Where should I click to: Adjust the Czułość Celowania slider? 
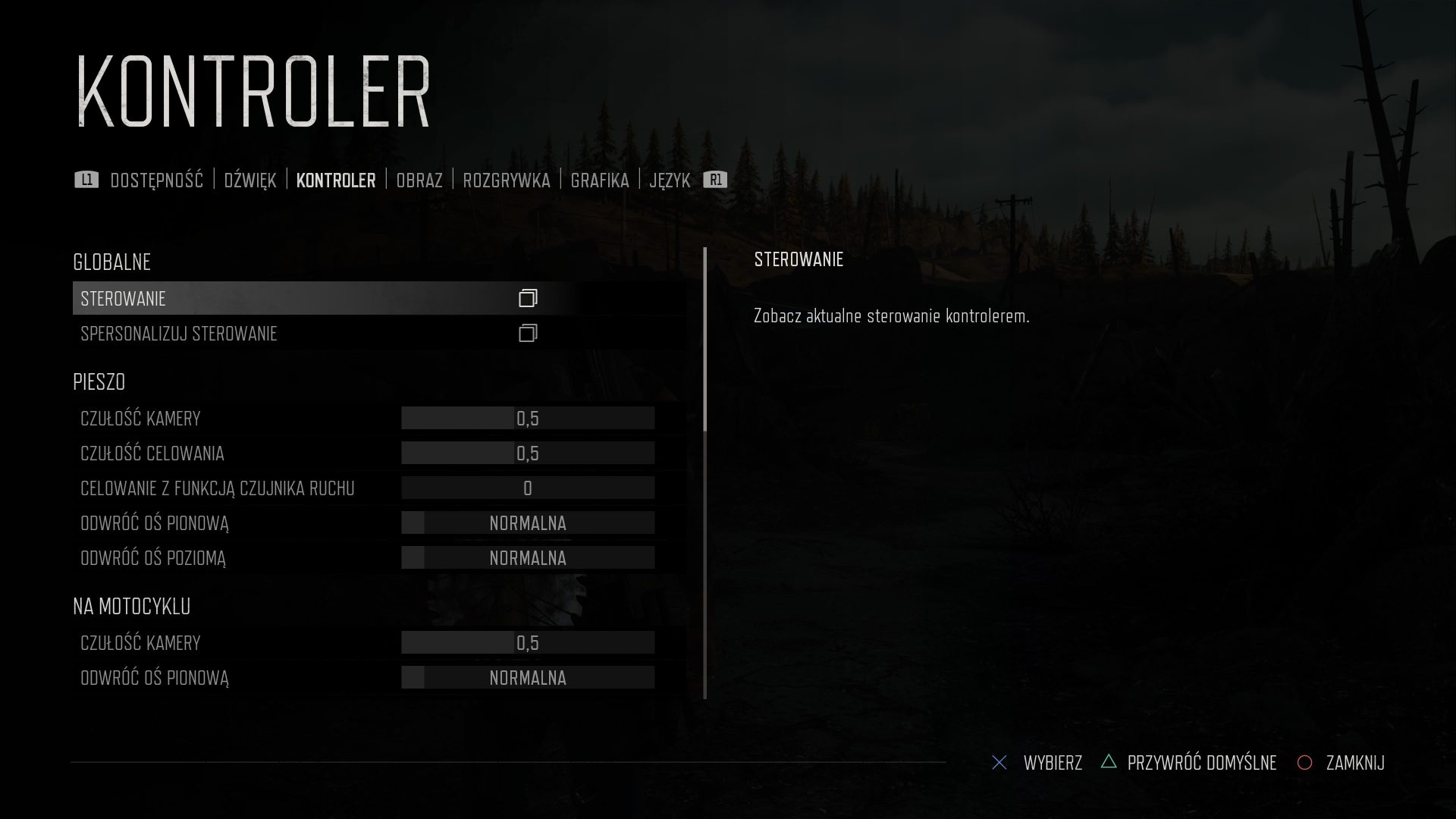pos(527,453)
